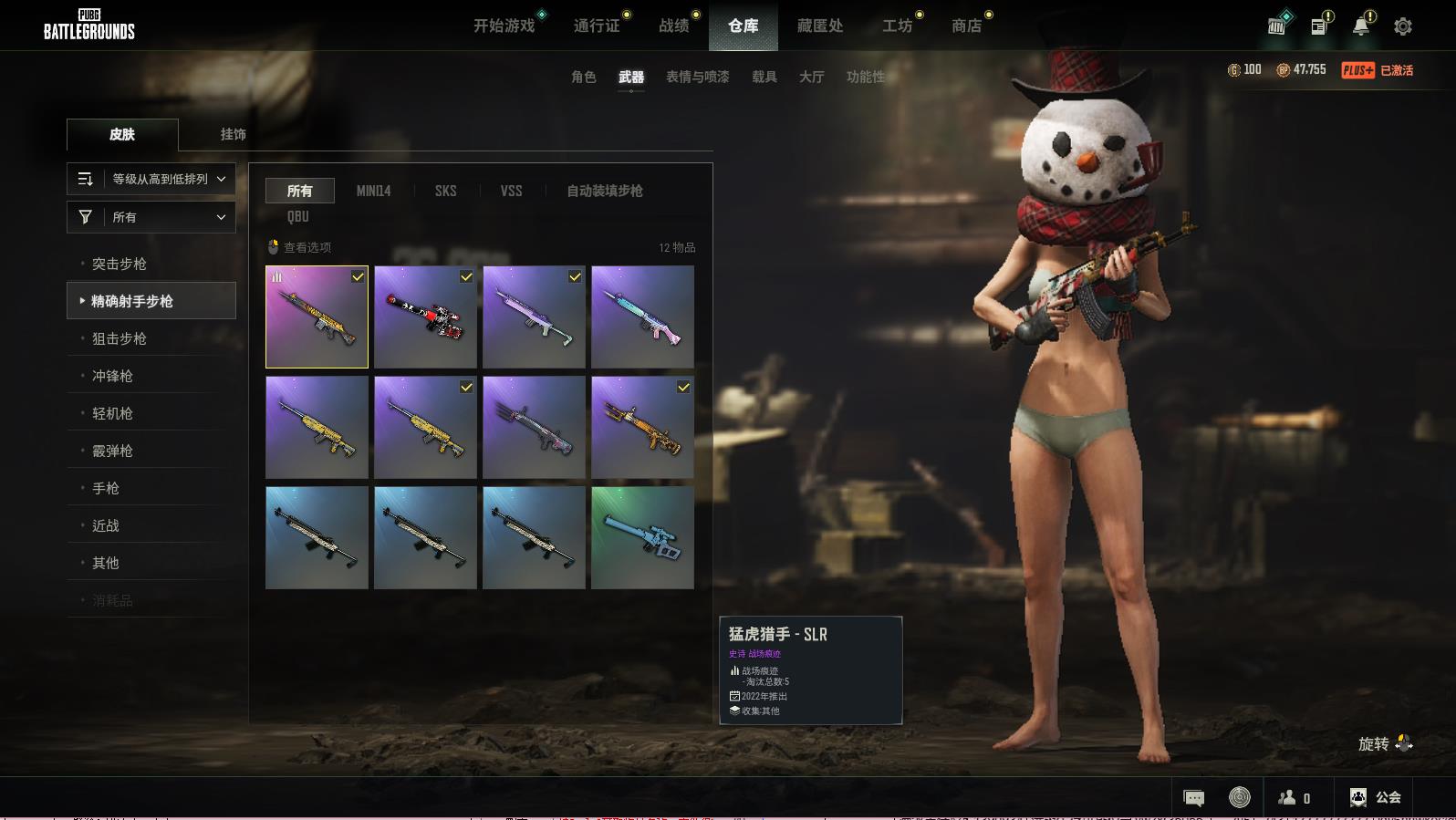Filter skins by SKS
1456x820 pixels.
(445, 191)
